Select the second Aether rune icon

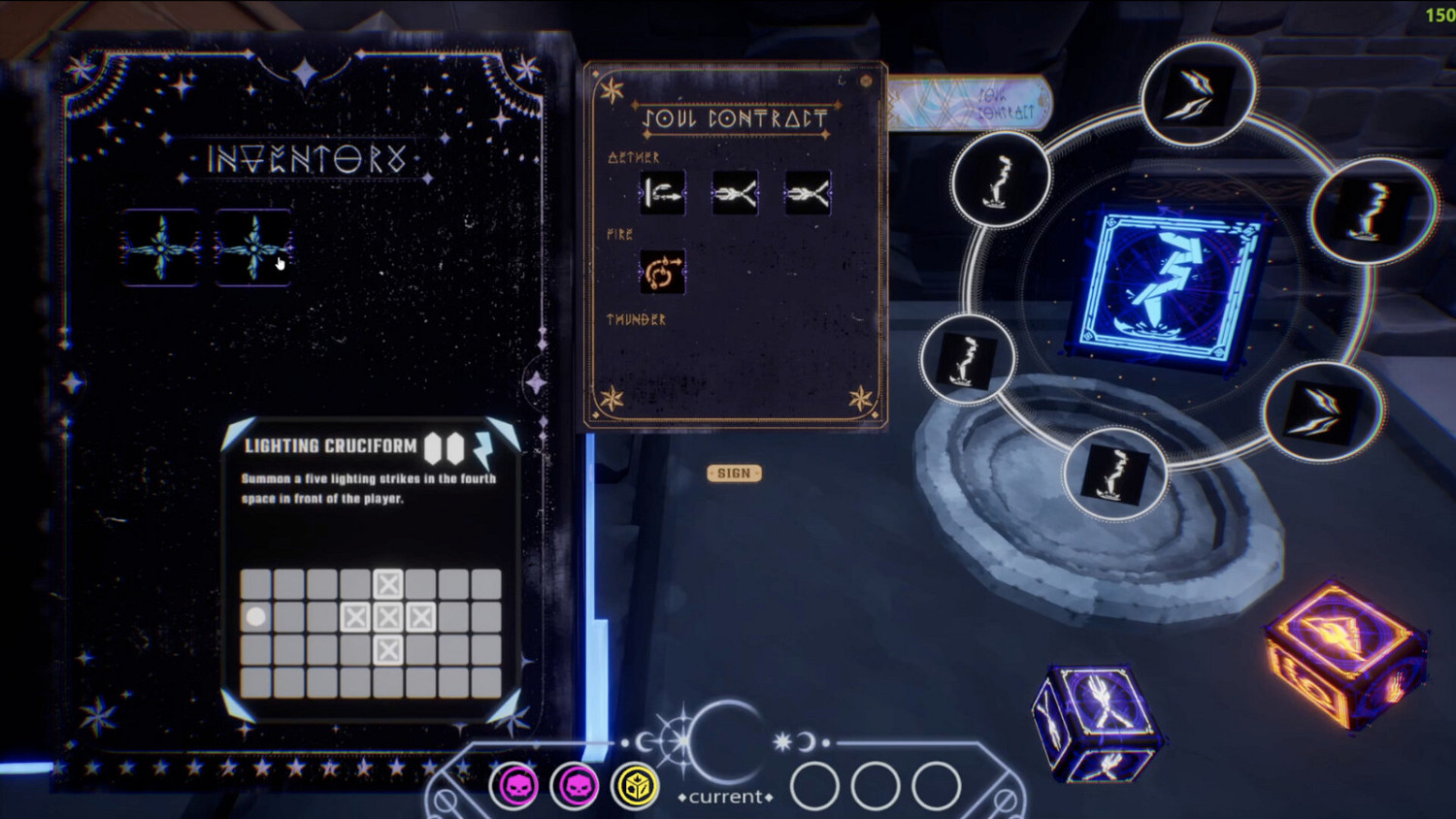[x=735, y=191]
